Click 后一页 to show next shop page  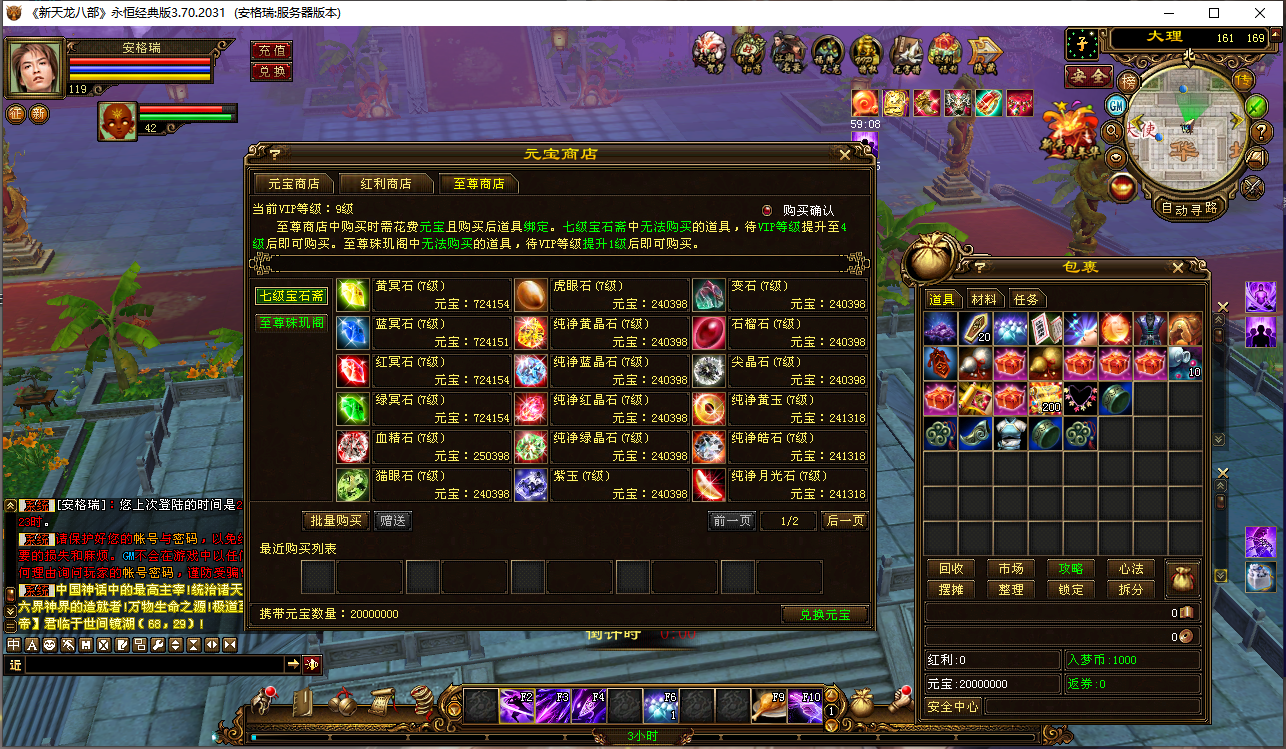[844, 520]
